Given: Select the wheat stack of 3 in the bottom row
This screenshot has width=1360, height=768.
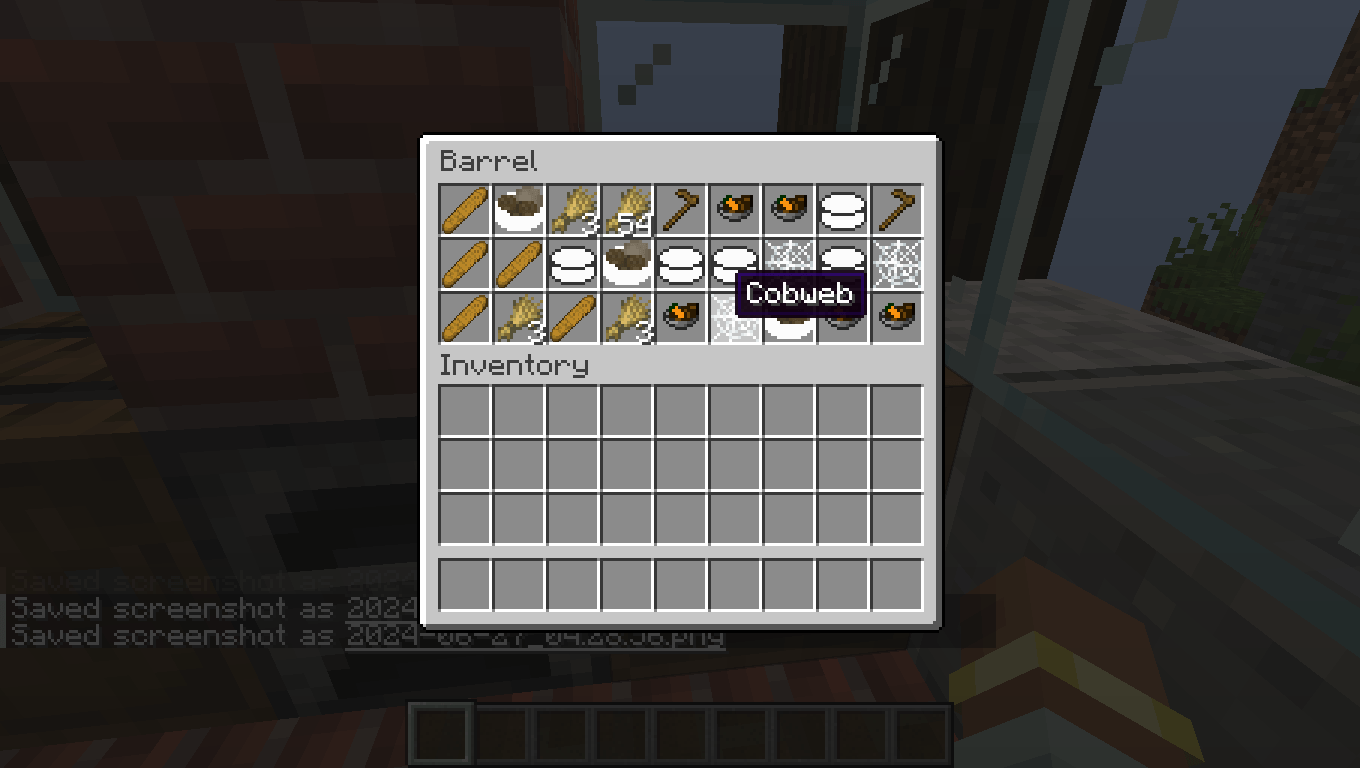Looking at the screenshot, I should 518,315.
